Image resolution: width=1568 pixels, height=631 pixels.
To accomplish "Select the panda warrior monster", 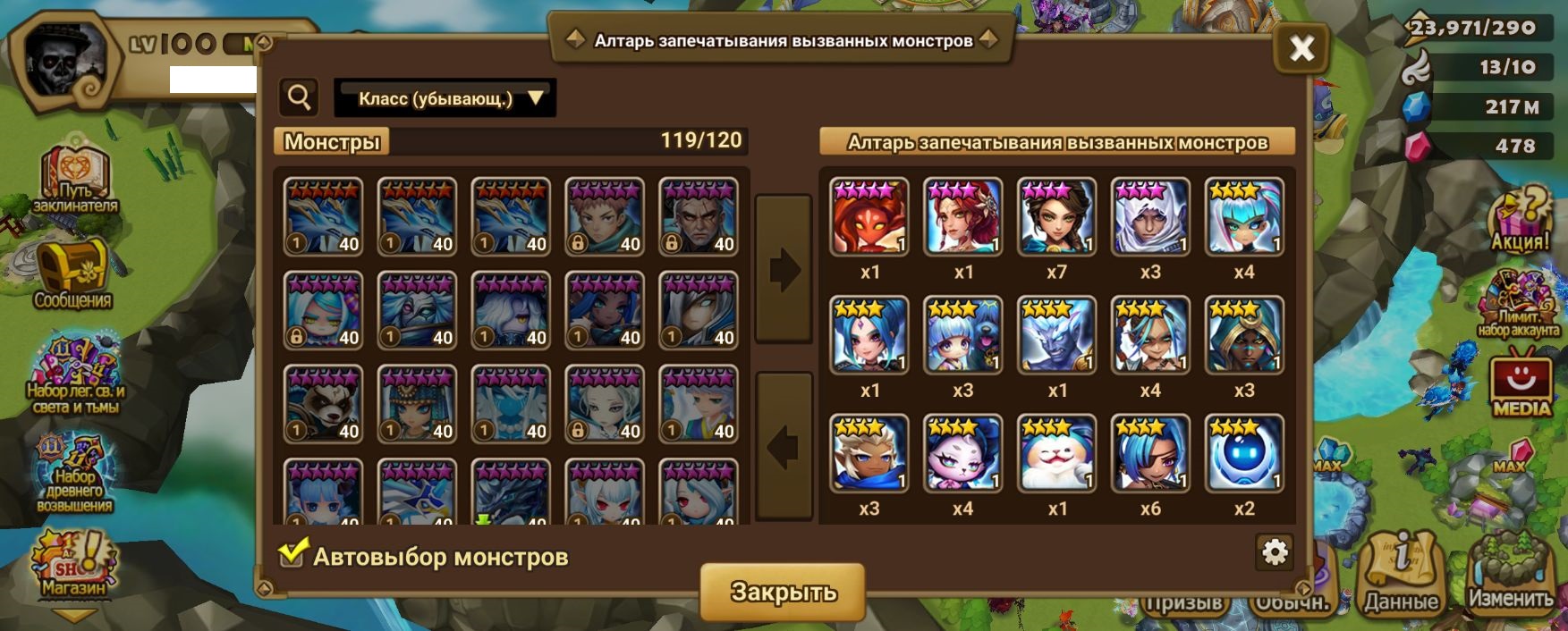I will (x=324, y=404).
